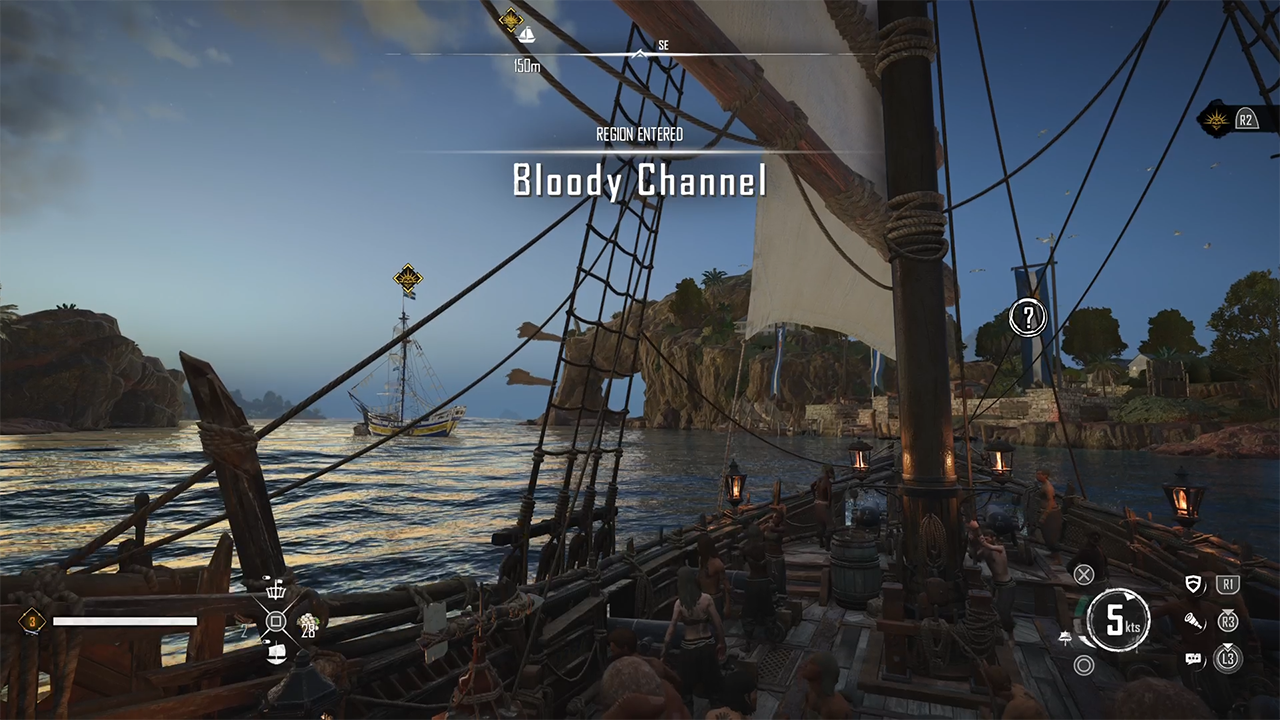Select the crow's nest icon on the item wheel
Image resolution: width=1280 pixels, height=720 pixels.
(276, 590)
